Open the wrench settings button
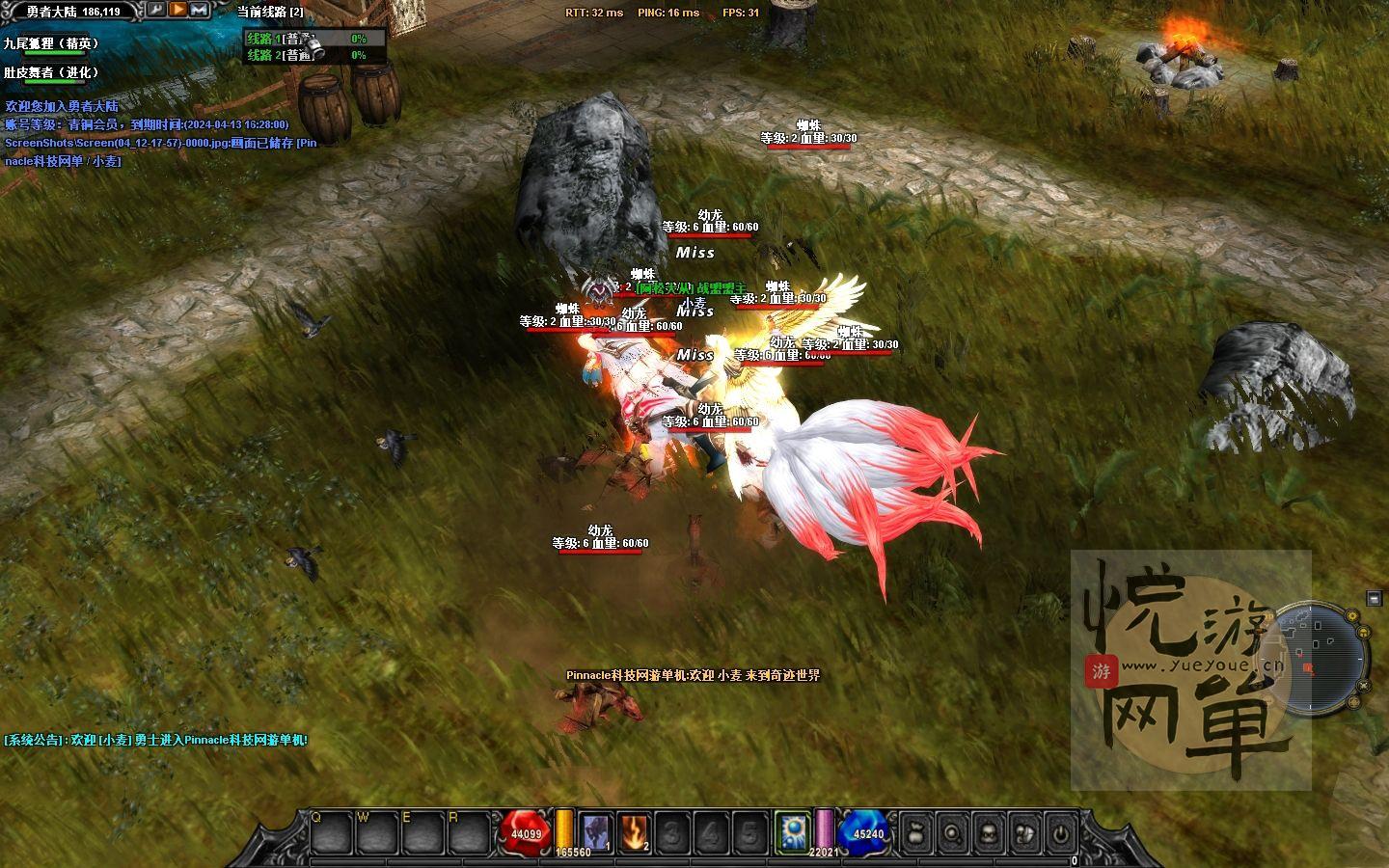The image size is (1389, 868). (x=156, y=10)
